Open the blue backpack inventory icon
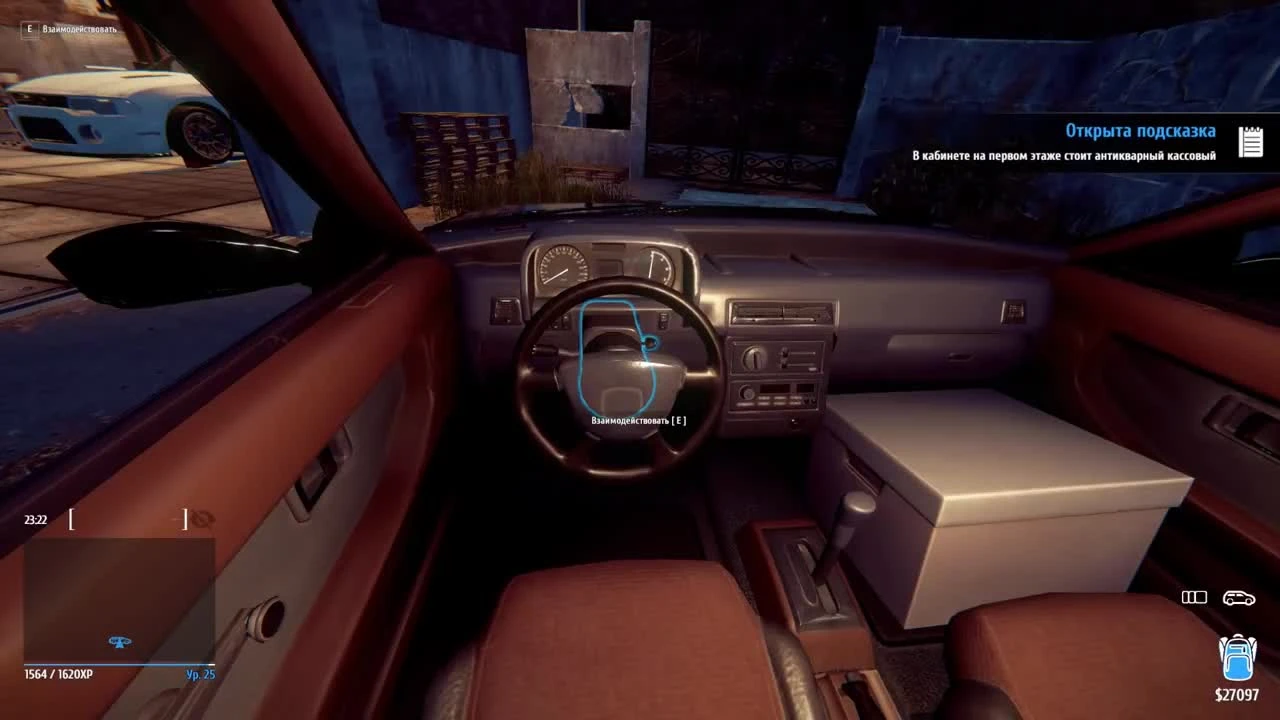Screen dimensions: 1280x720 [1236, 658]
